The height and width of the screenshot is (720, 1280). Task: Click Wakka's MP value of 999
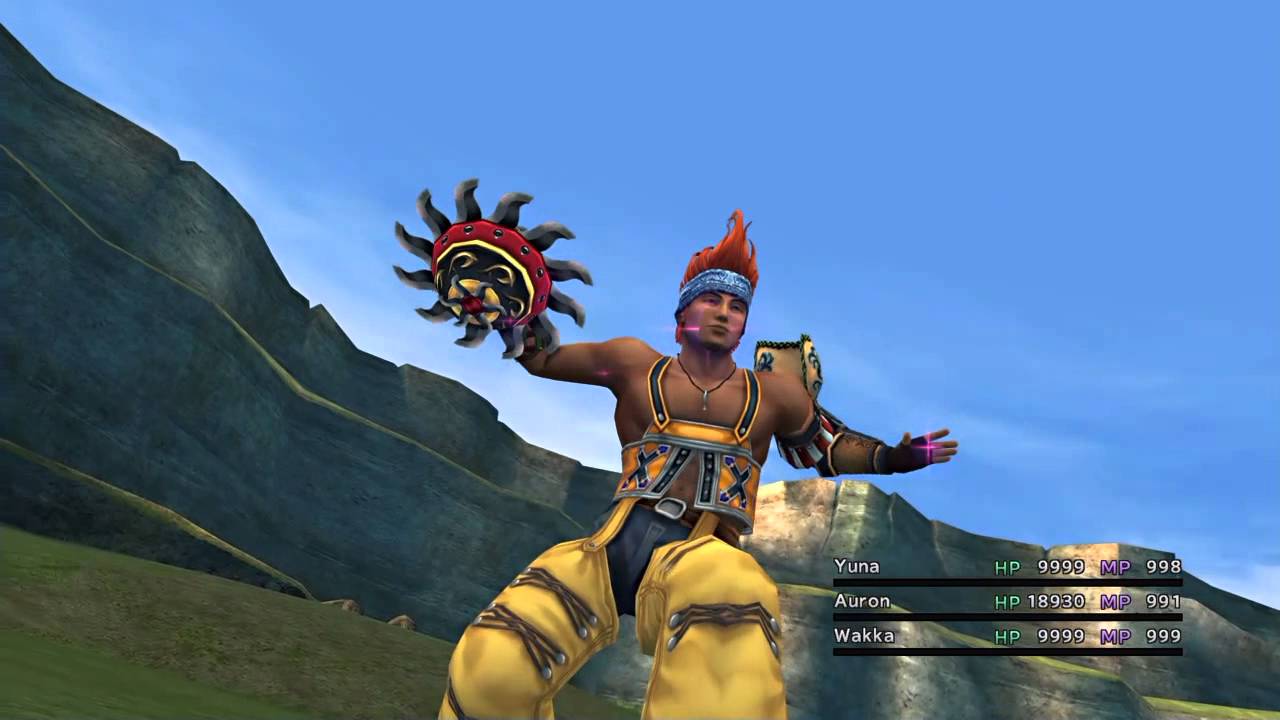[x=1165, y=635]
